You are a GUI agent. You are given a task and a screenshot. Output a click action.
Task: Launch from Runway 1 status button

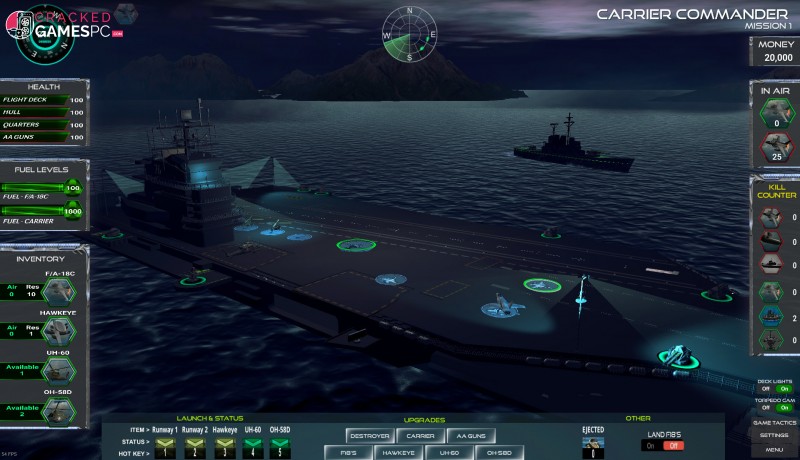tap(164, 441)
